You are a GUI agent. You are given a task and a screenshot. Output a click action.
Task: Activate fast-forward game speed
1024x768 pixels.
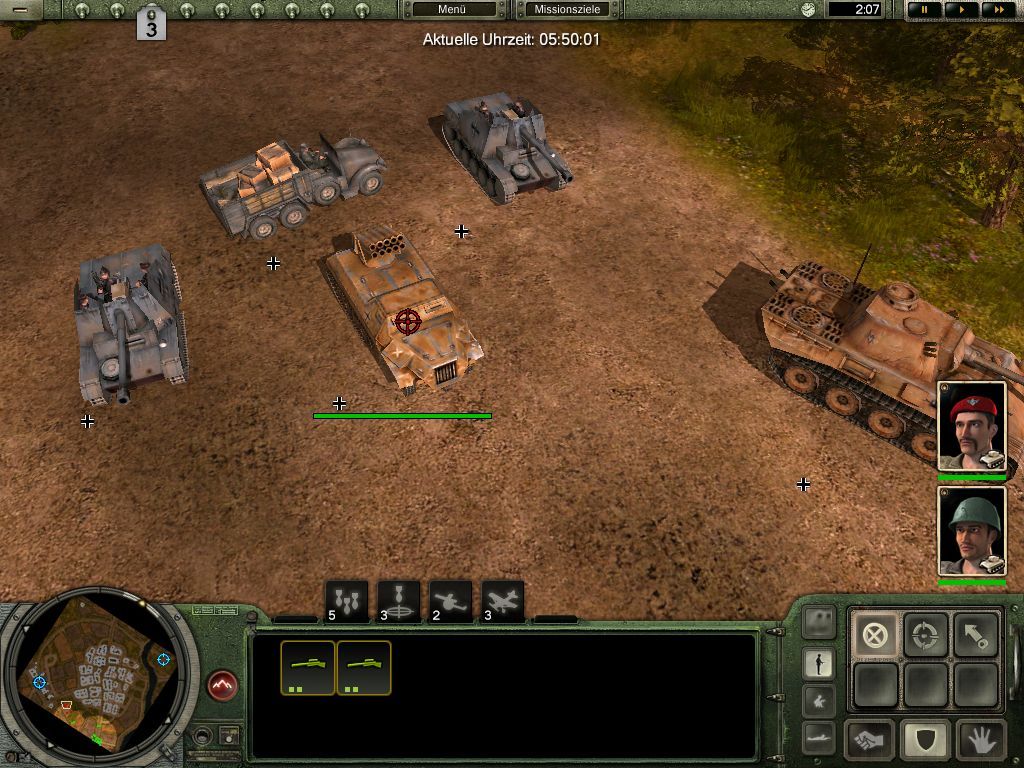point(995,10)
